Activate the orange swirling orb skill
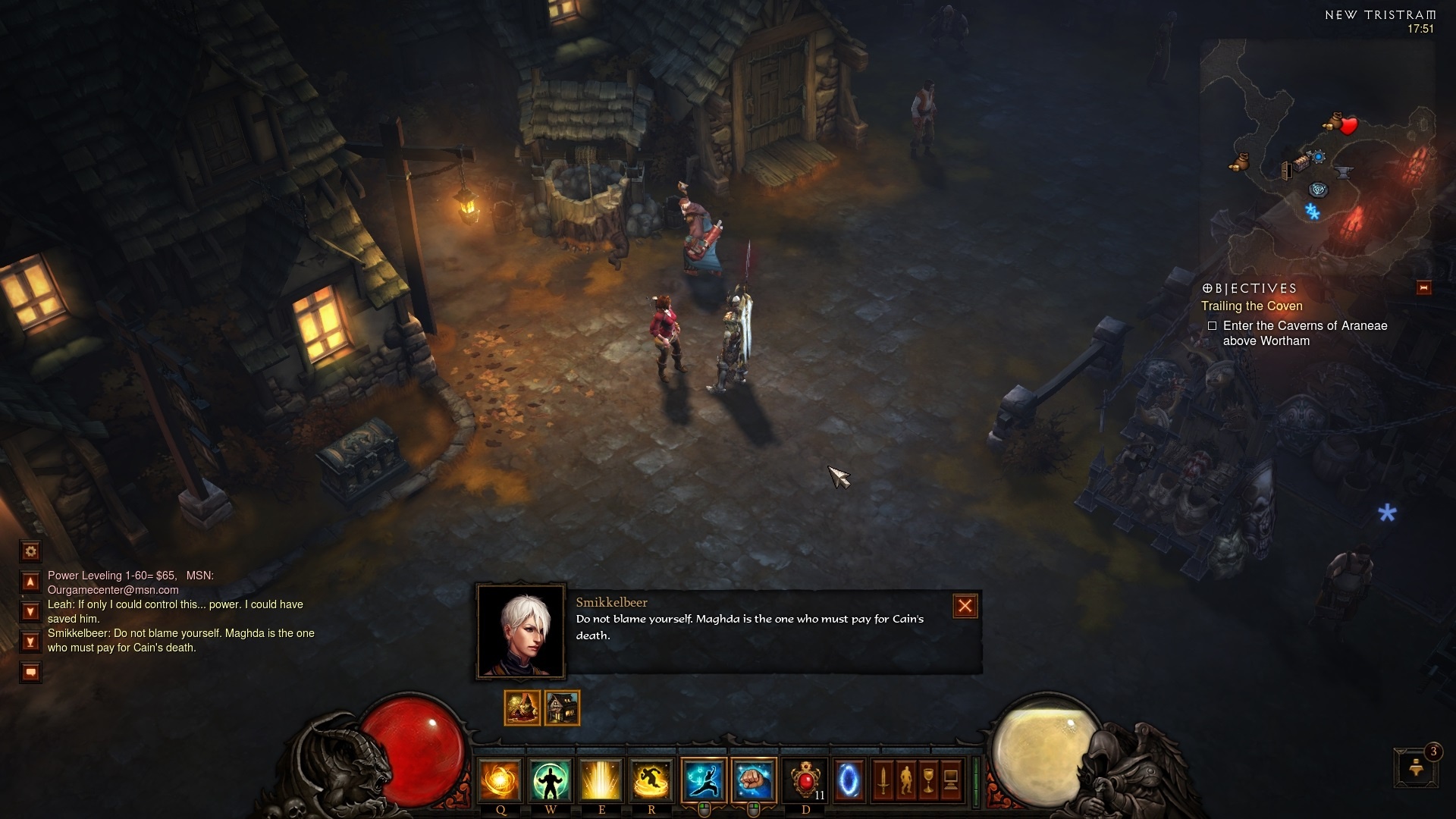The width and height of the screenshot is (1456, 819). (x=500, y=780)
